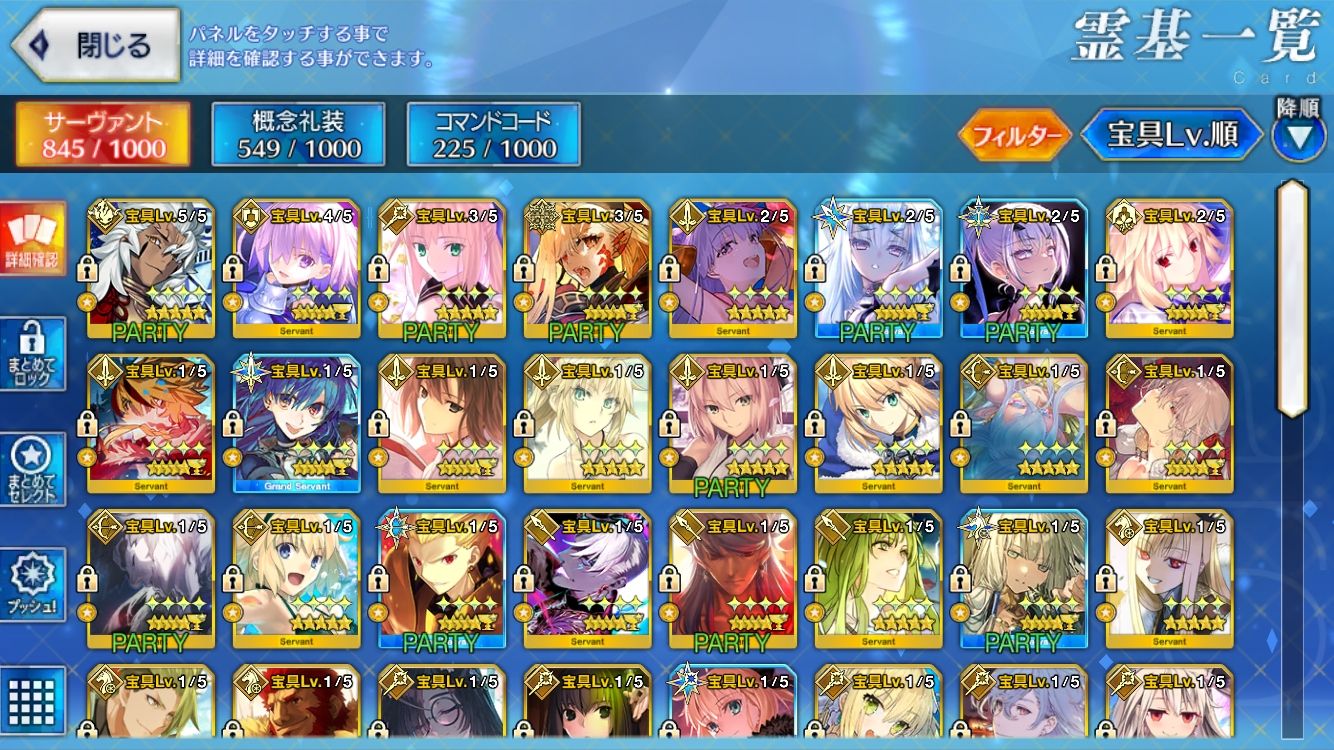Open the 概念礼装 tab
Image resolution: width=1334 pixels, height=750 pixels.
coord(299,135)
